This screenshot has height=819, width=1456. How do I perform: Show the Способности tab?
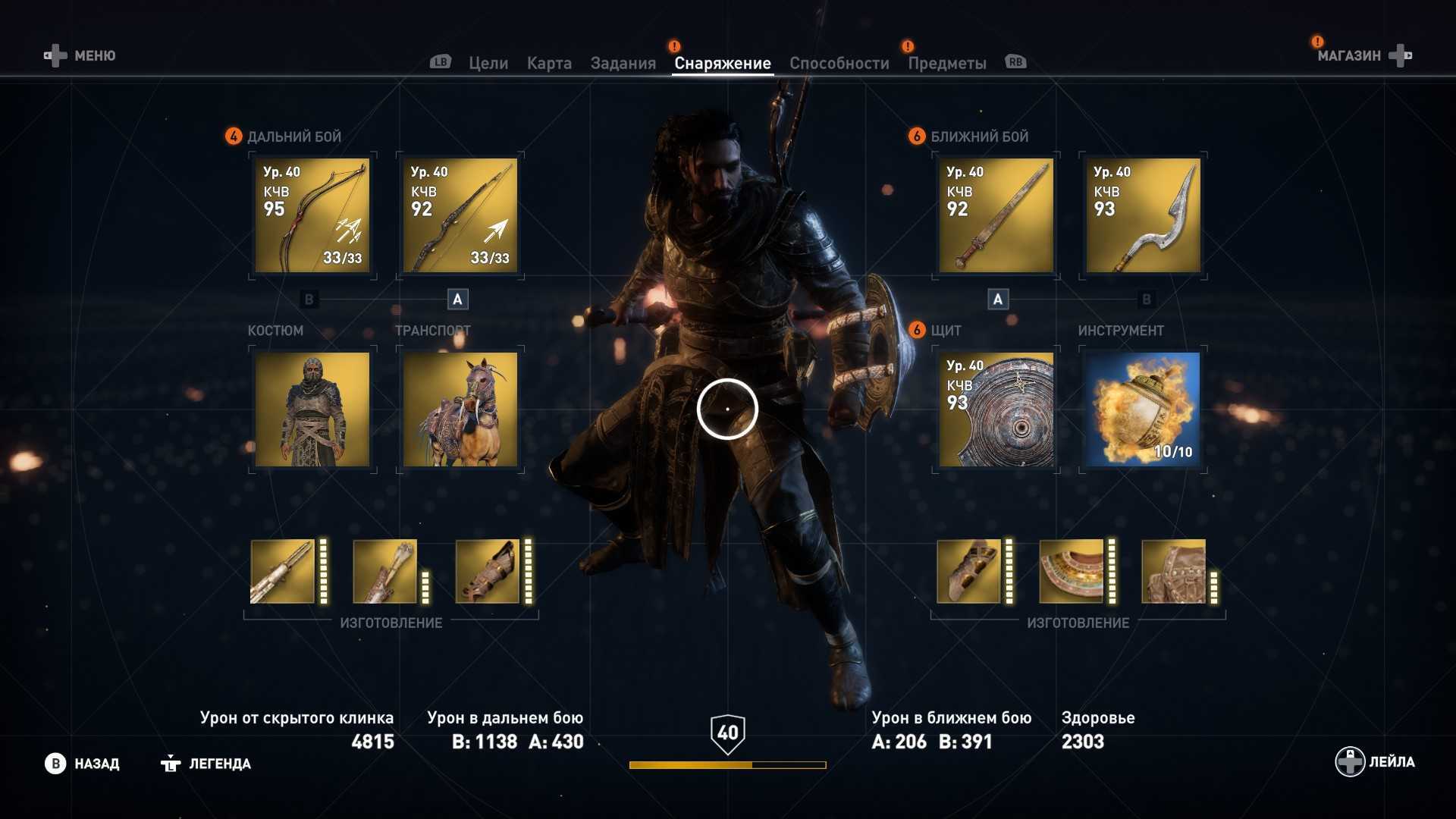839,64
